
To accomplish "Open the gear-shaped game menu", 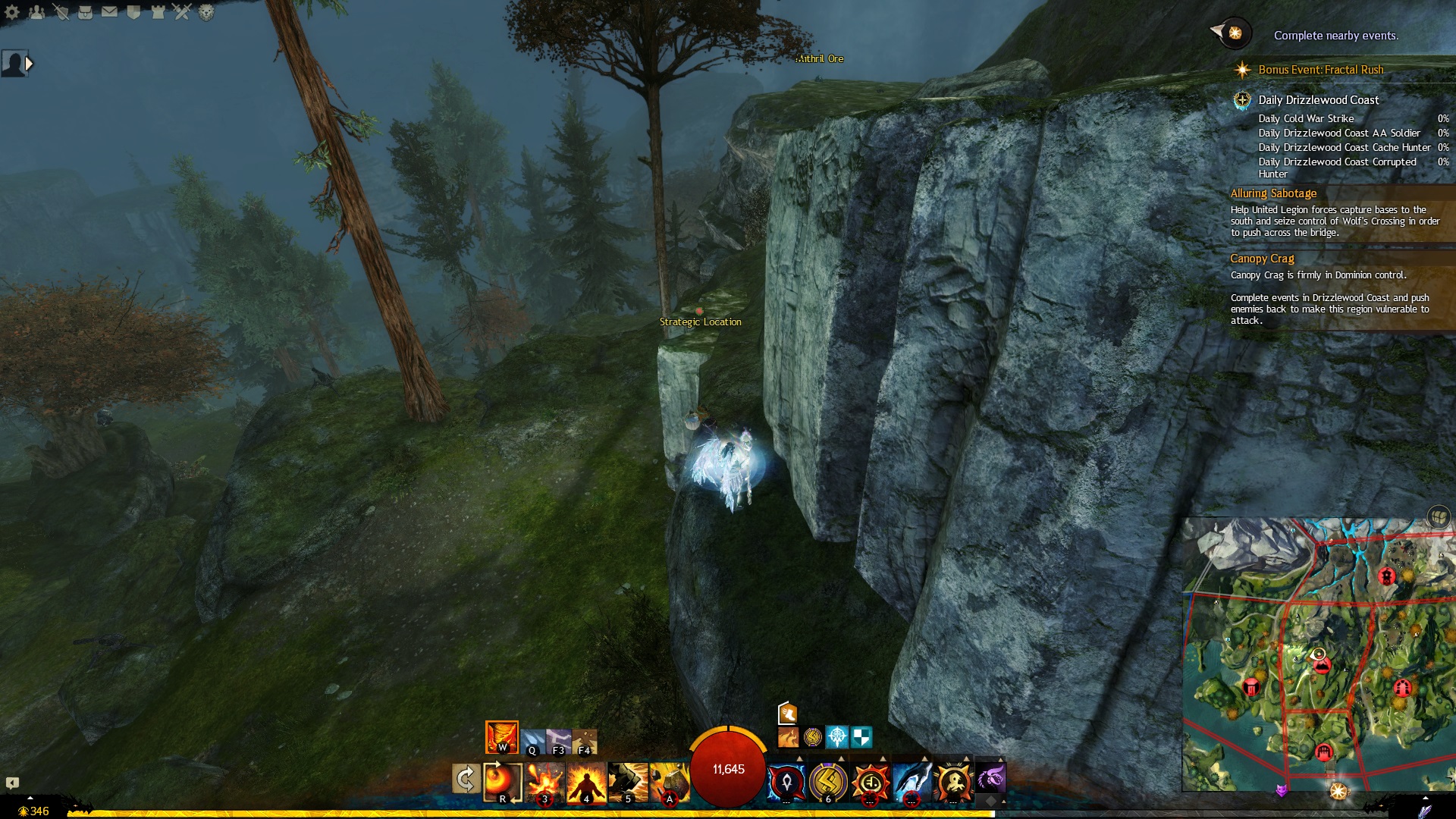I will [x=12, y=12].
